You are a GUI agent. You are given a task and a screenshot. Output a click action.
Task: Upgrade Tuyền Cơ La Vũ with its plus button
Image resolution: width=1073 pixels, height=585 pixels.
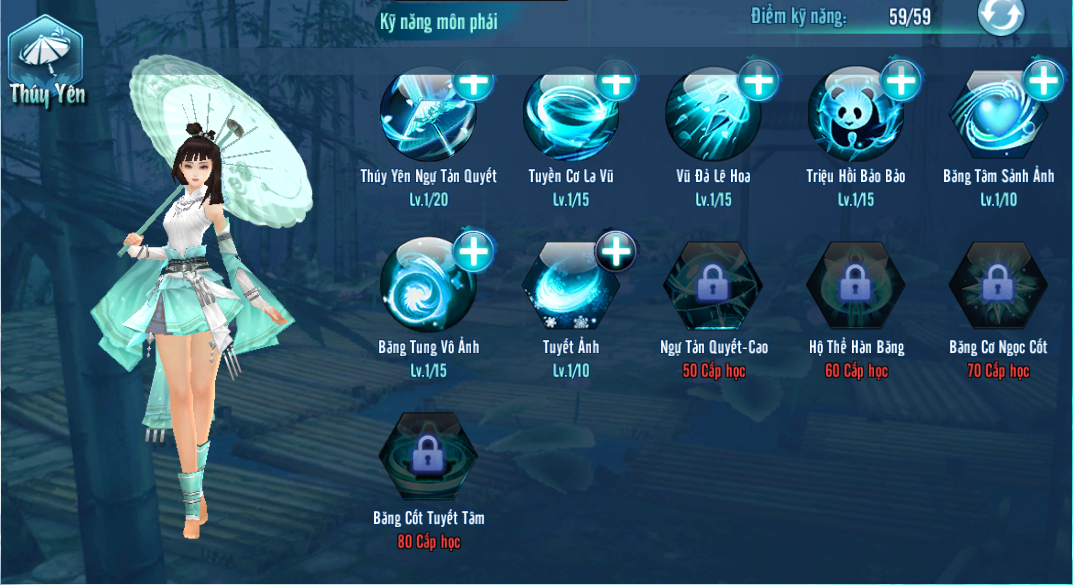click(616, 82)
